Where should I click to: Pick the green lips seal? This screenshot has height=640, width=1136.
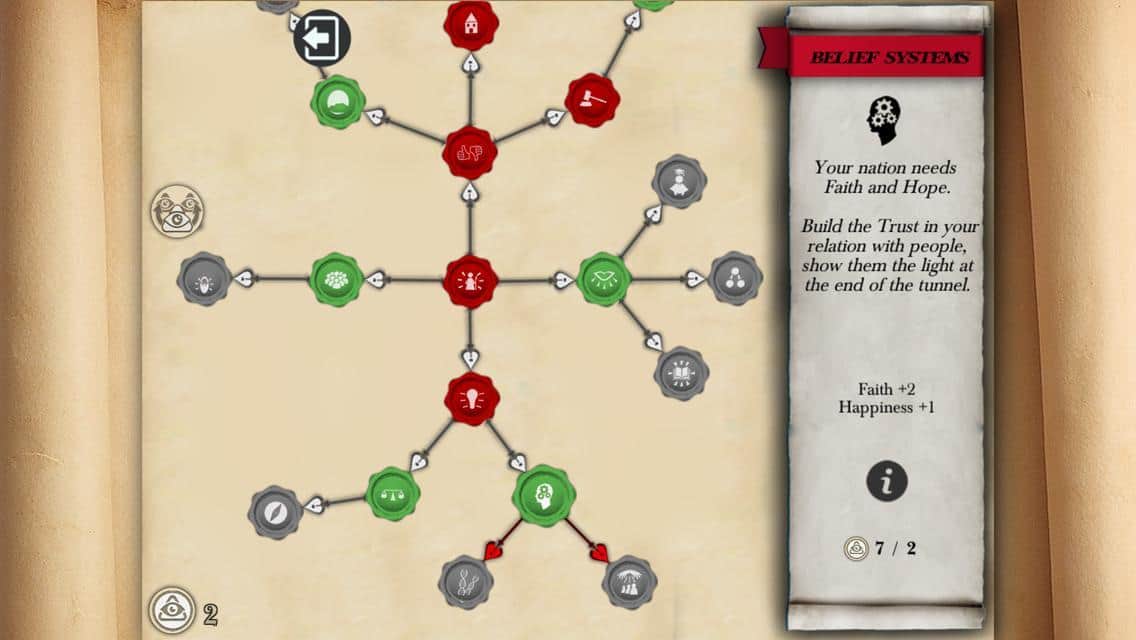point(604,280)
